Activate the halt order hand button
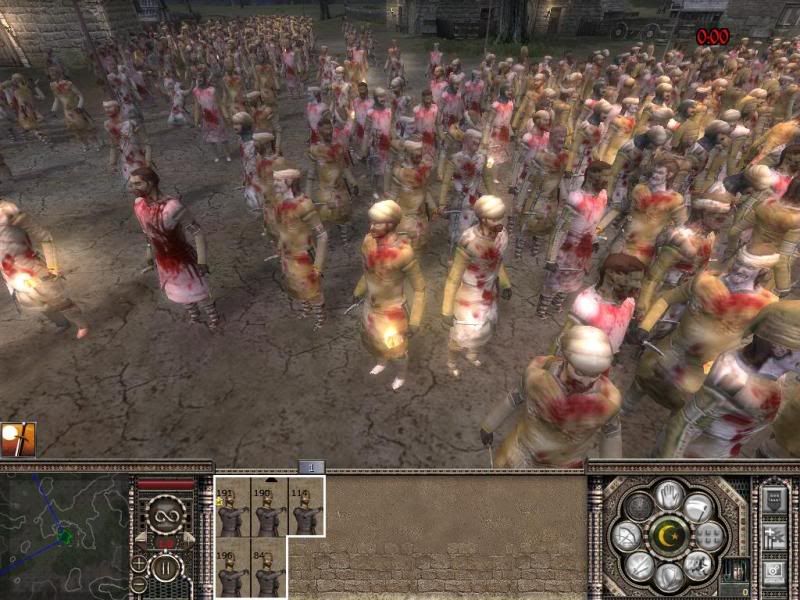Viewport: 800px width, 600px height. coord(669,495)
